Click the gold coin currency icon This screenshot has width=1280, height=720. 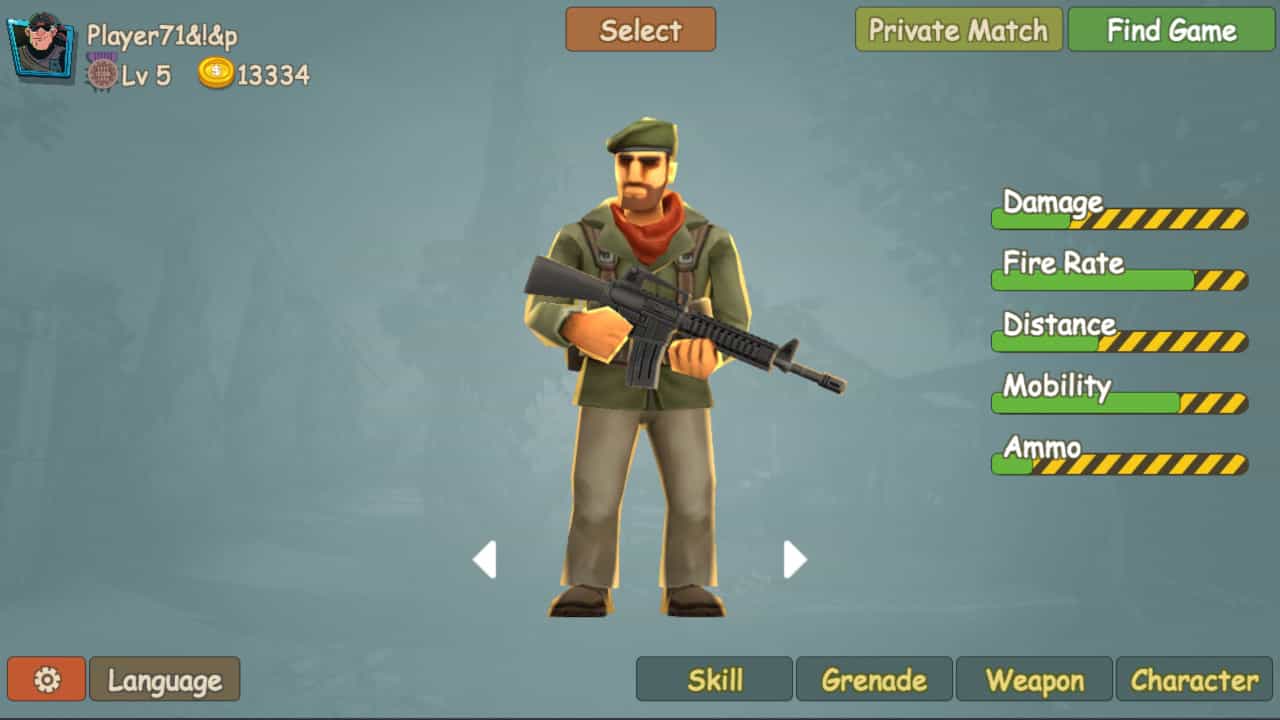(215, 73)
